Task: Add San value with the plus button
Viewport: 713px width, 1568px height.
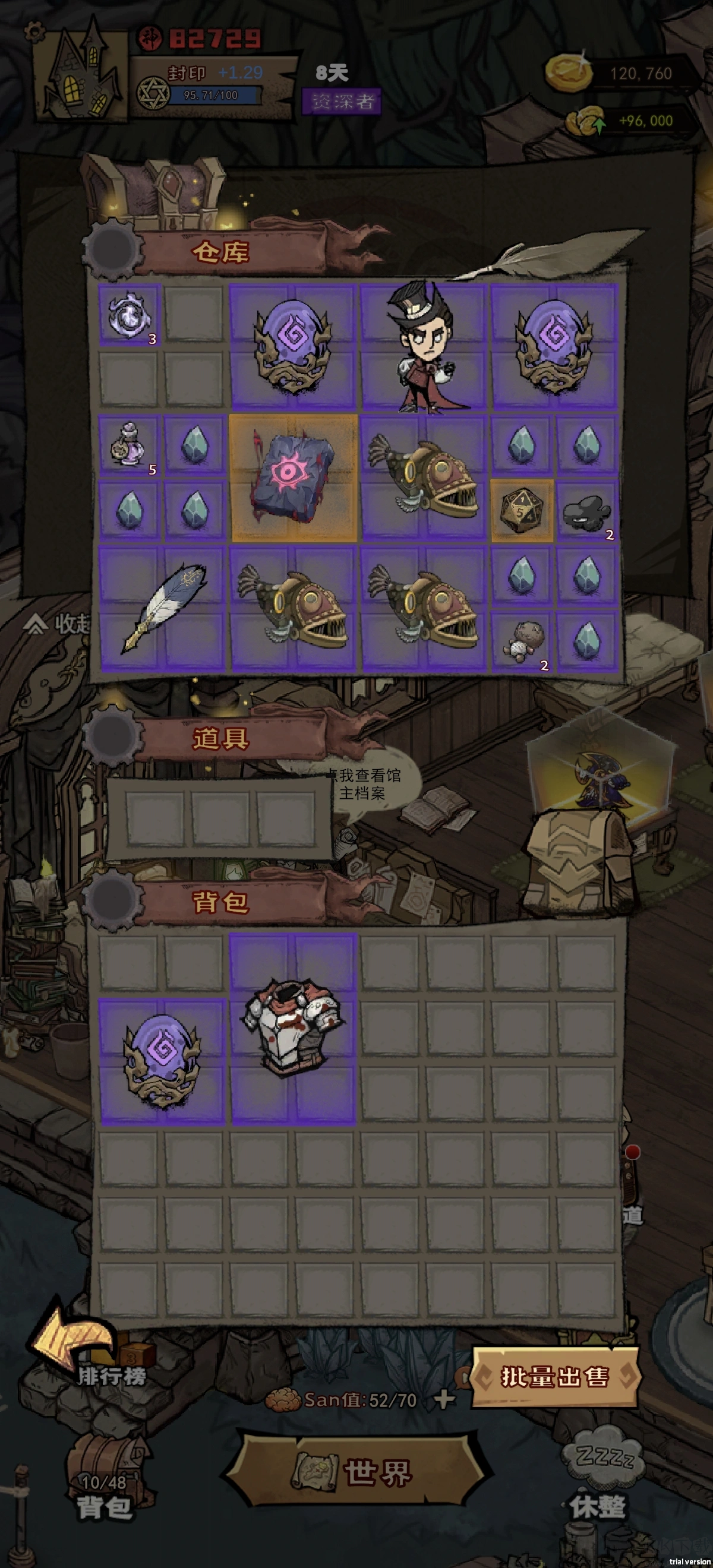Action: (444, 1400)
